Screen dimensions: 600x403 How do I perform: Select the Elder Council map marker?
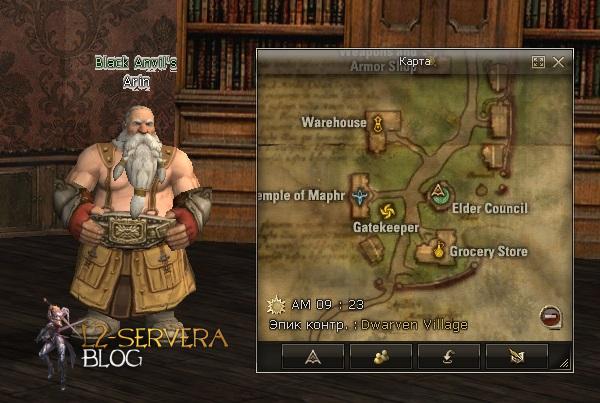point(438,193)
